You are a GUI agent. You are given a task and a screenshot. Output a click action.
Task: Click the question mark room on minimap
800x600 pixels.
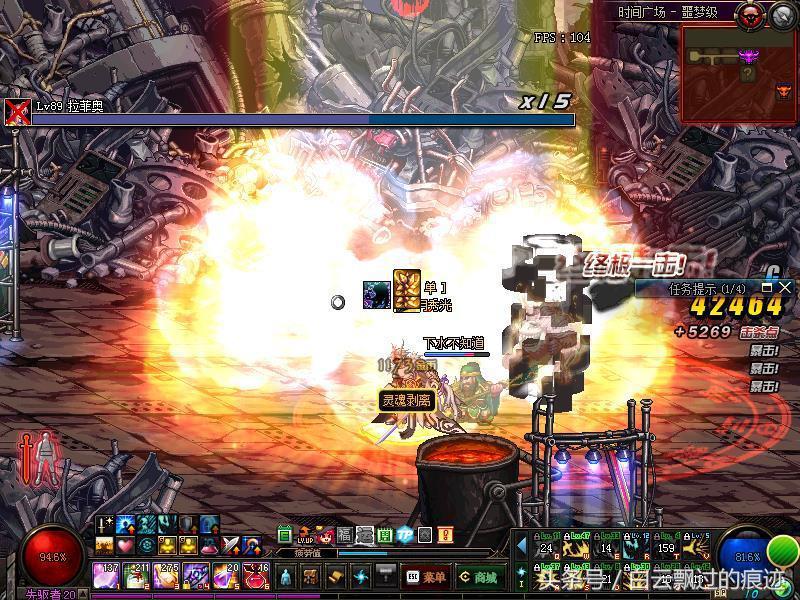[747, 73]
